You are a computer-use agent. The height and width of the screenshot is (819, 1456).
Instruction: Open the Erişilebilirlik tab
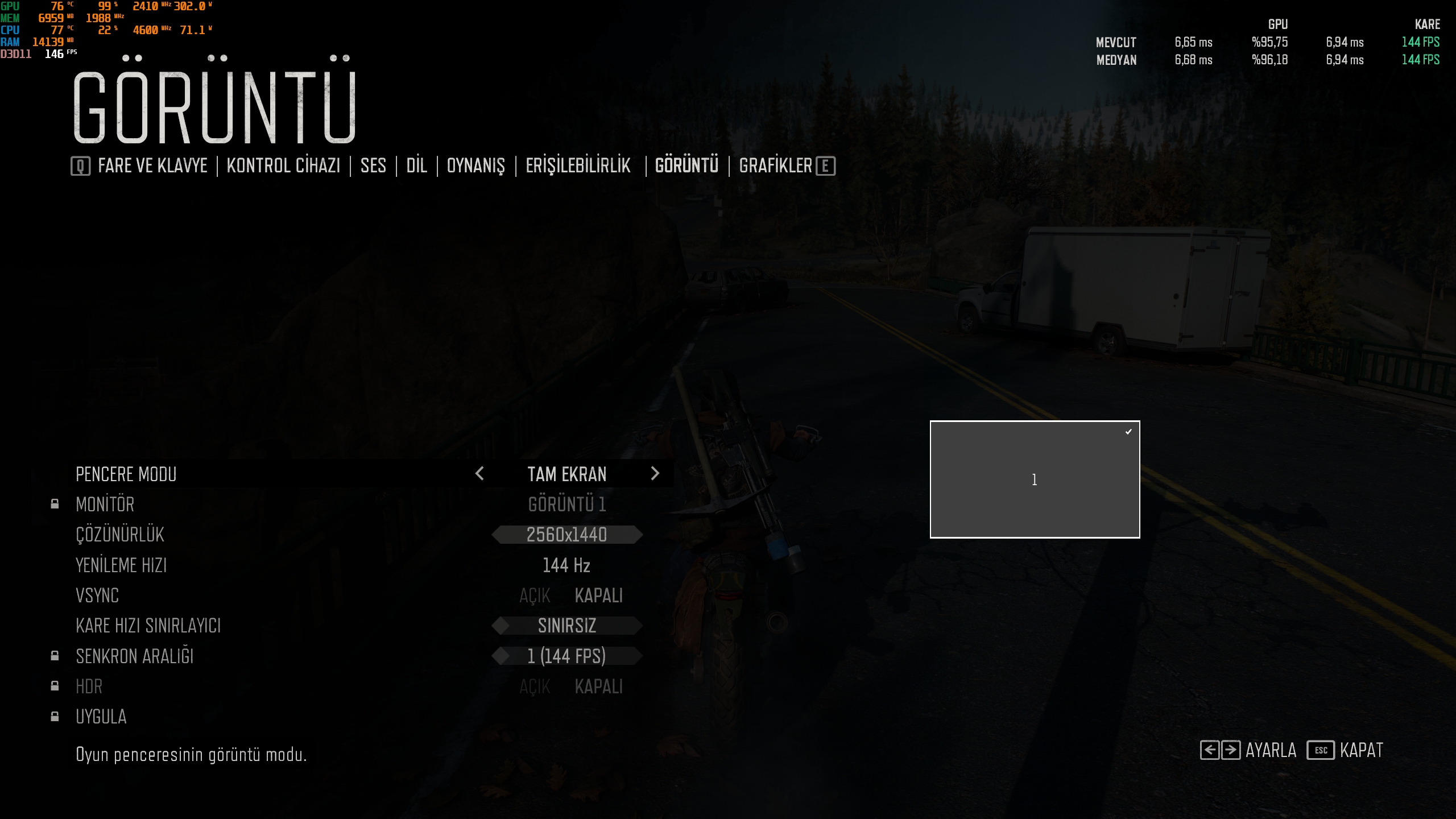[578, 166]
